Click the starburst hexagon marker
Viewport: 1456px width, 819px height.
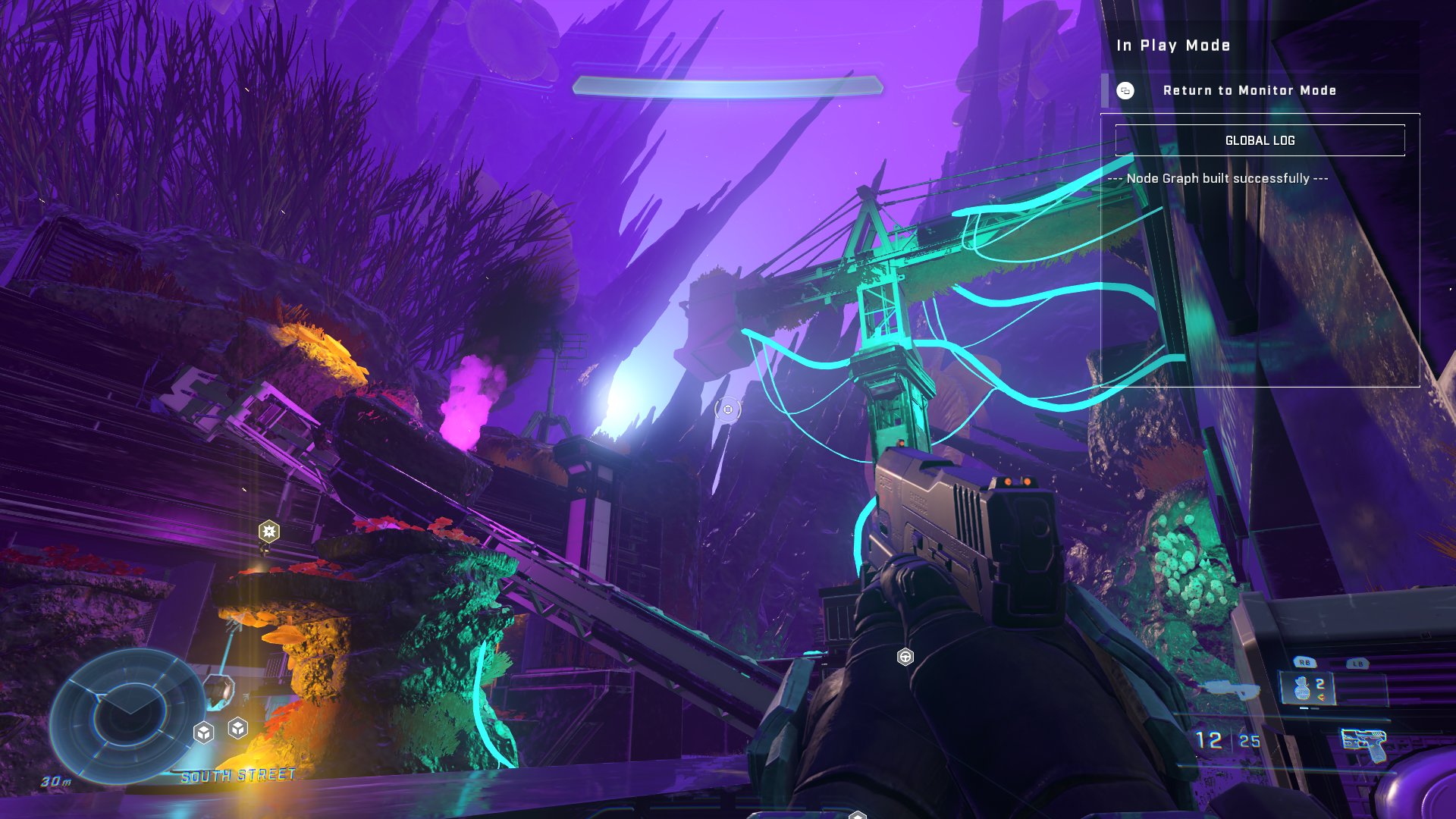[x=269, y=531]
